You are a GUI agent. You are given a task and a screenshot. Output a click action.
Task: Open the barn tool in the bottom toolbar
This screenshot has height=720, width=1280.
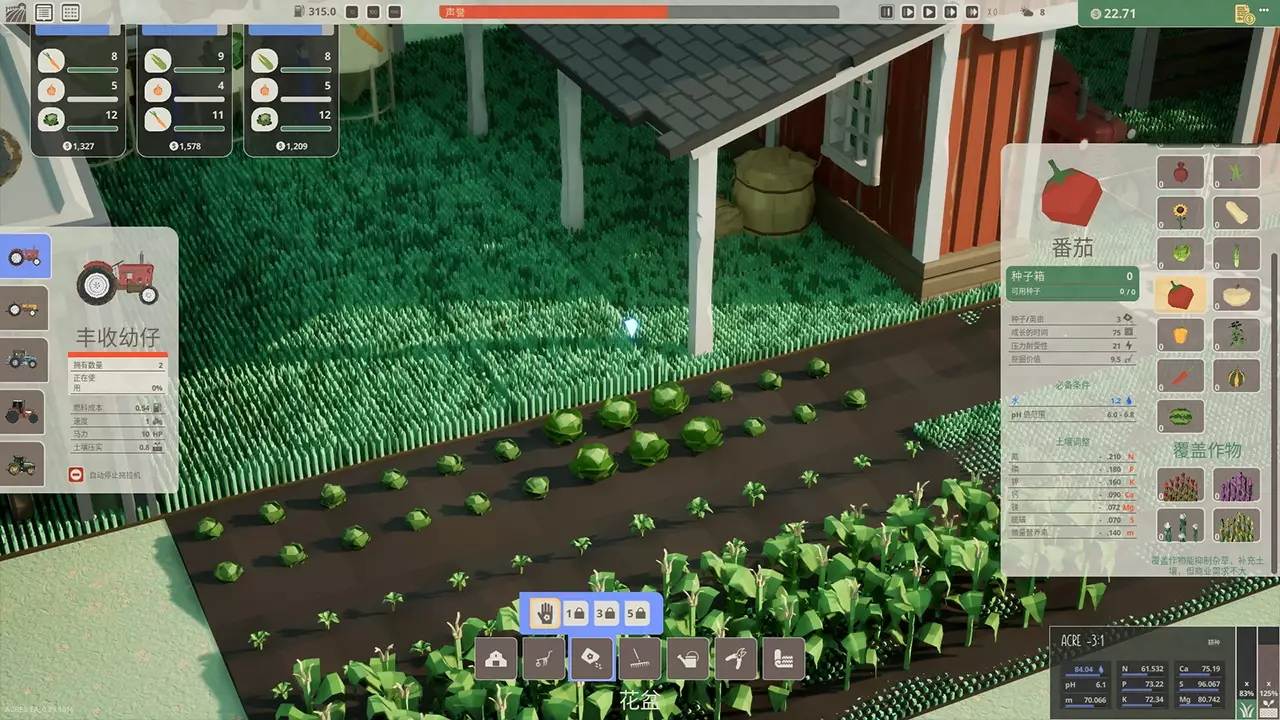click(496, 658)
